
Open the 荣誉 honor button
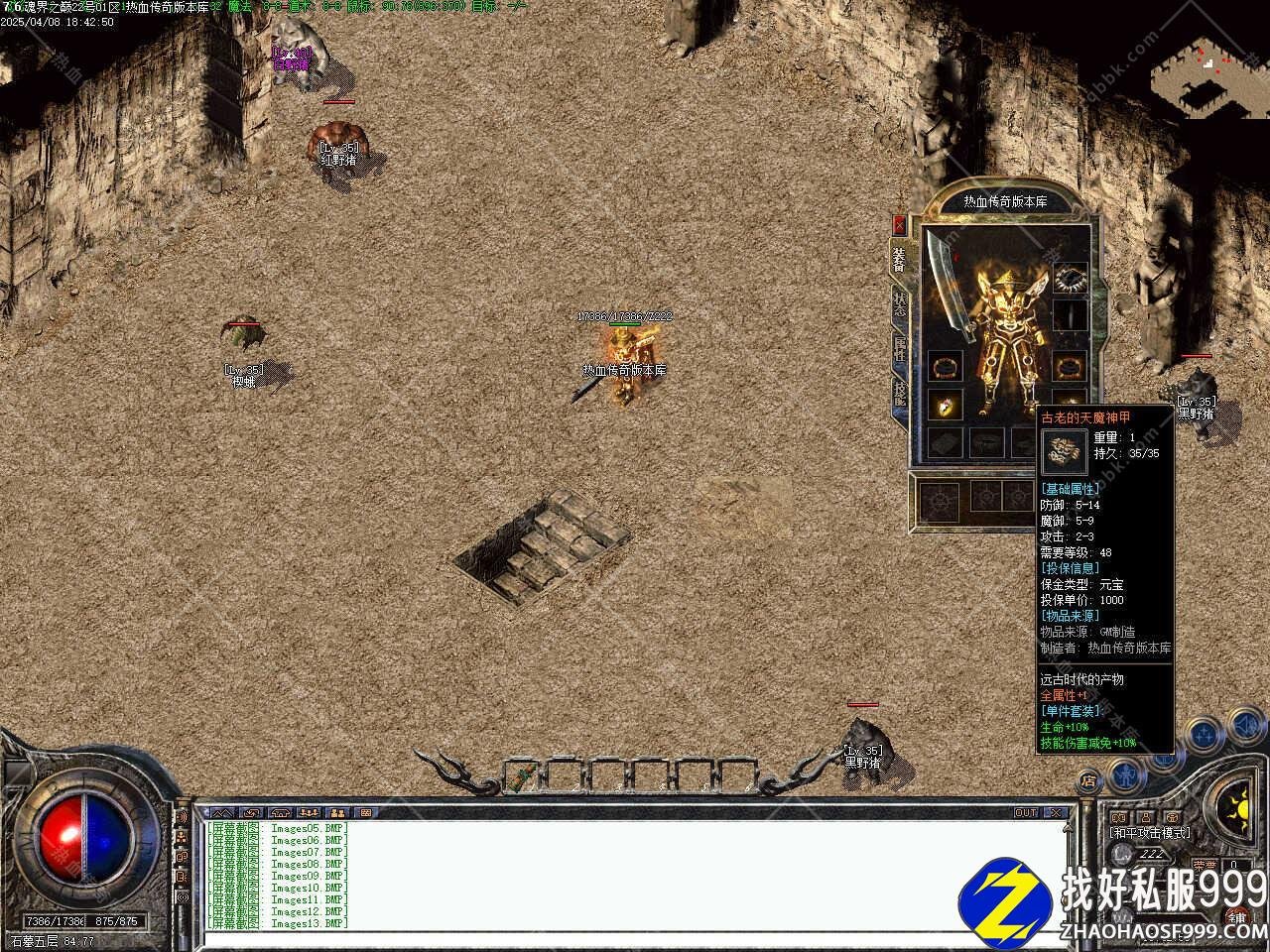(1205, 865)
